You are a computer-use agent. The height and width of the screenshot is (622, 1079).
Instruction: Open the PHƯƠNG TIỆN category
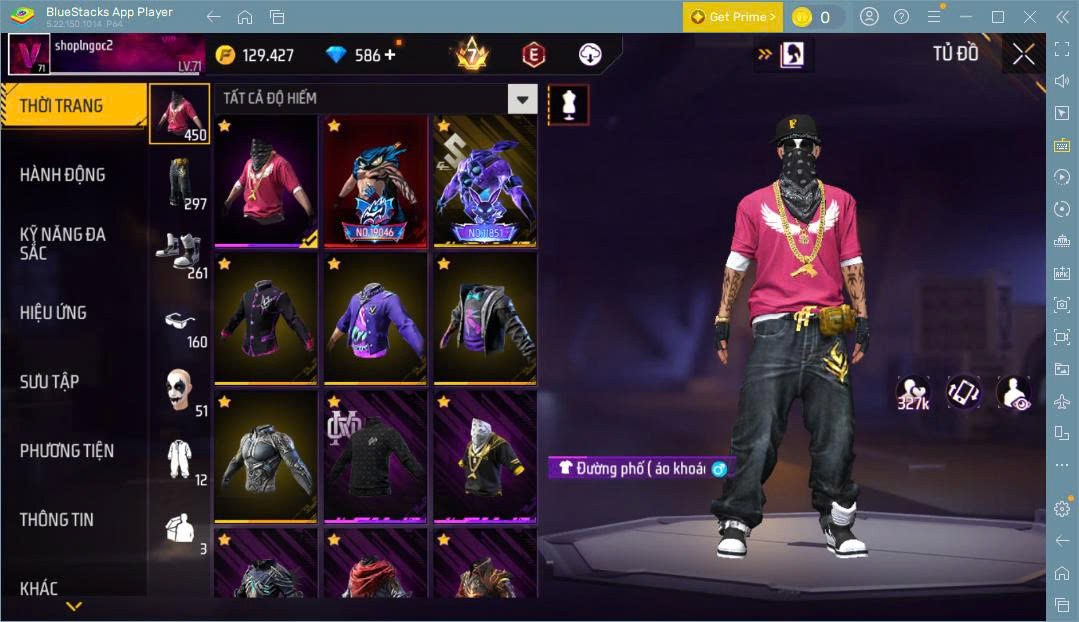click(x=67, y=451)
